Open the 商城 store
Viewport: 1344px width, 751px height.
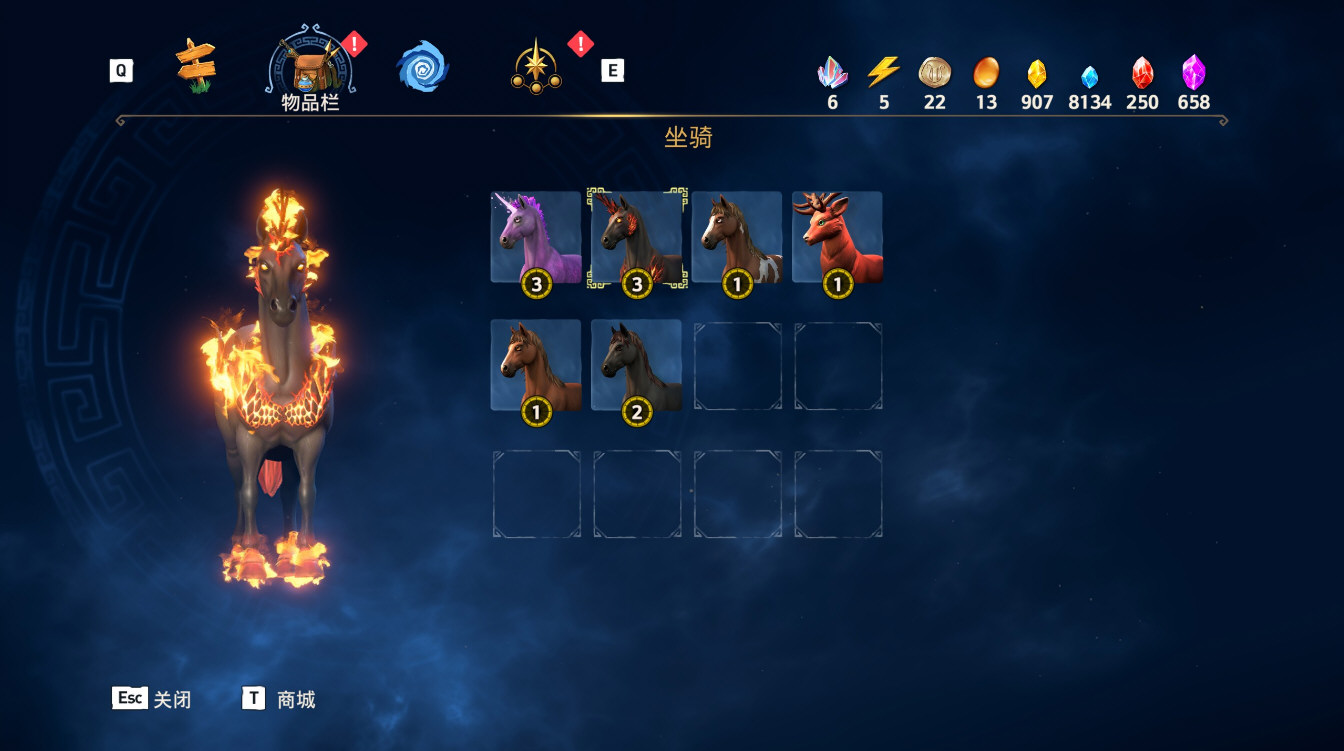tap(279, 699)
